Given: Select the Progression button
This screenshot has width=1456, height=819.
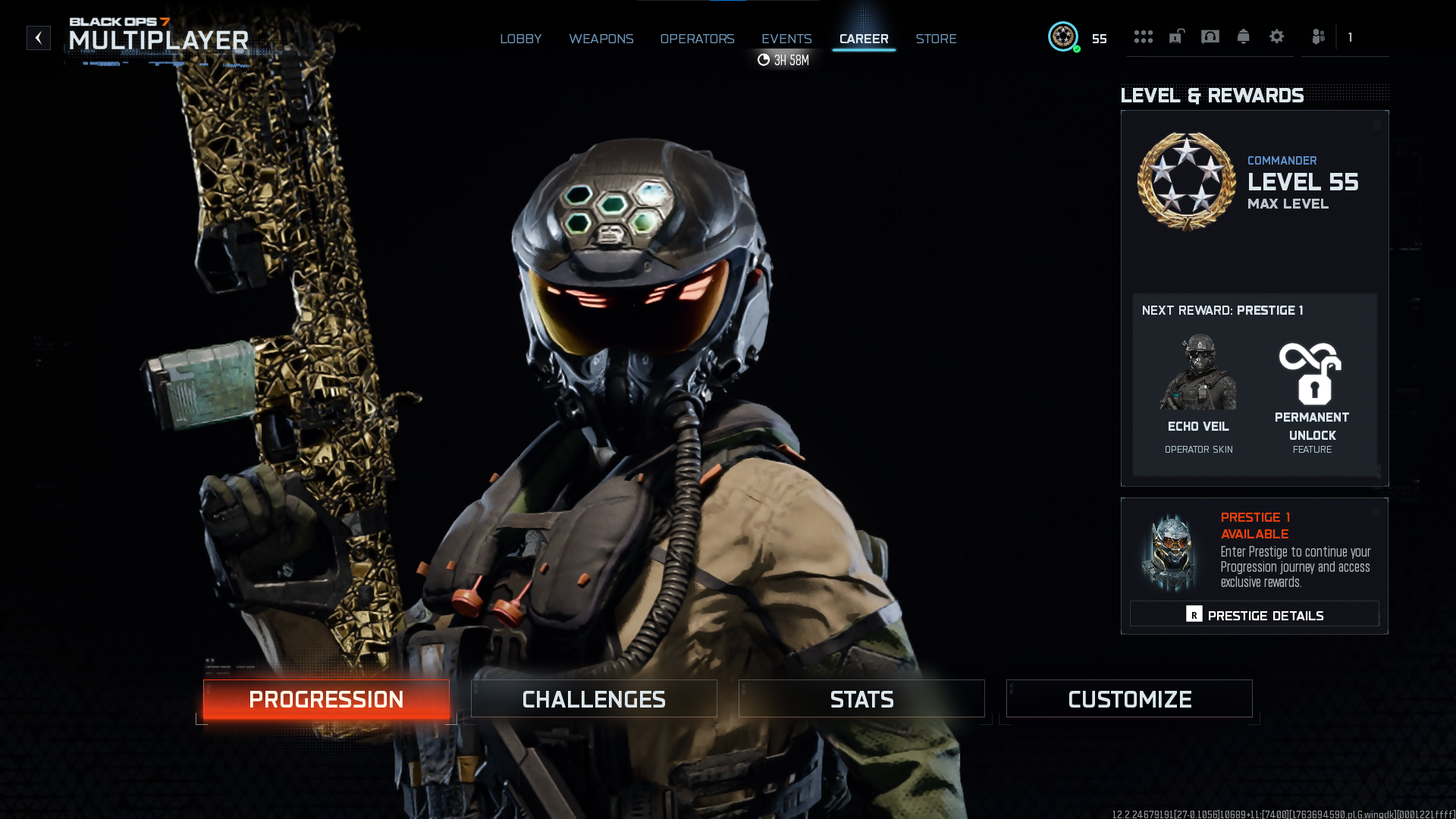Looking at the screenshot, I should click(326, 698).
